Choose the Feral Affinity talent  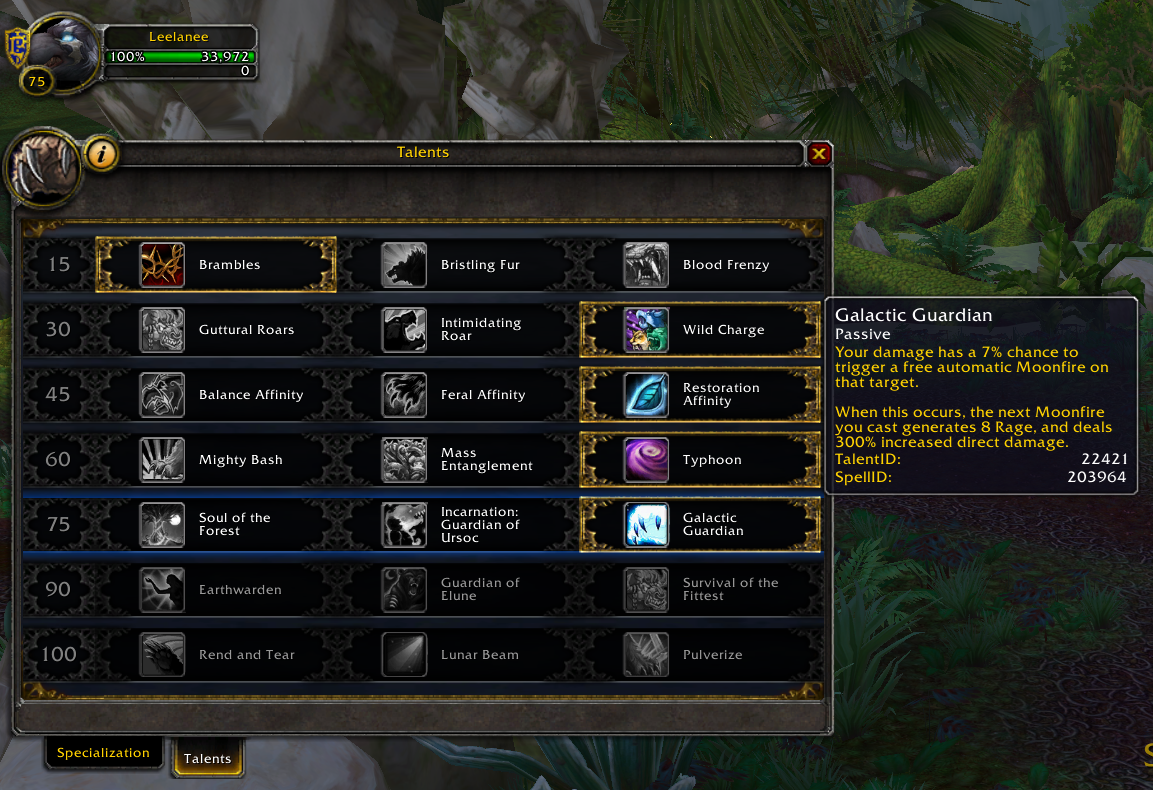click(458, 395)
